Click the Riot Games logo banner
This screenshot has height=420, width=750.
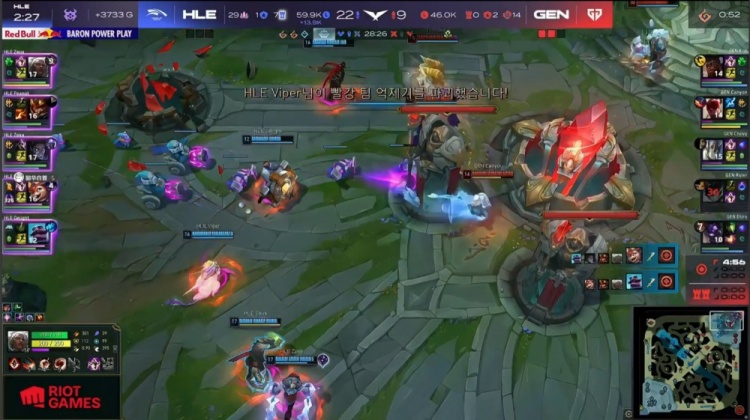click(x=60, y=397)
